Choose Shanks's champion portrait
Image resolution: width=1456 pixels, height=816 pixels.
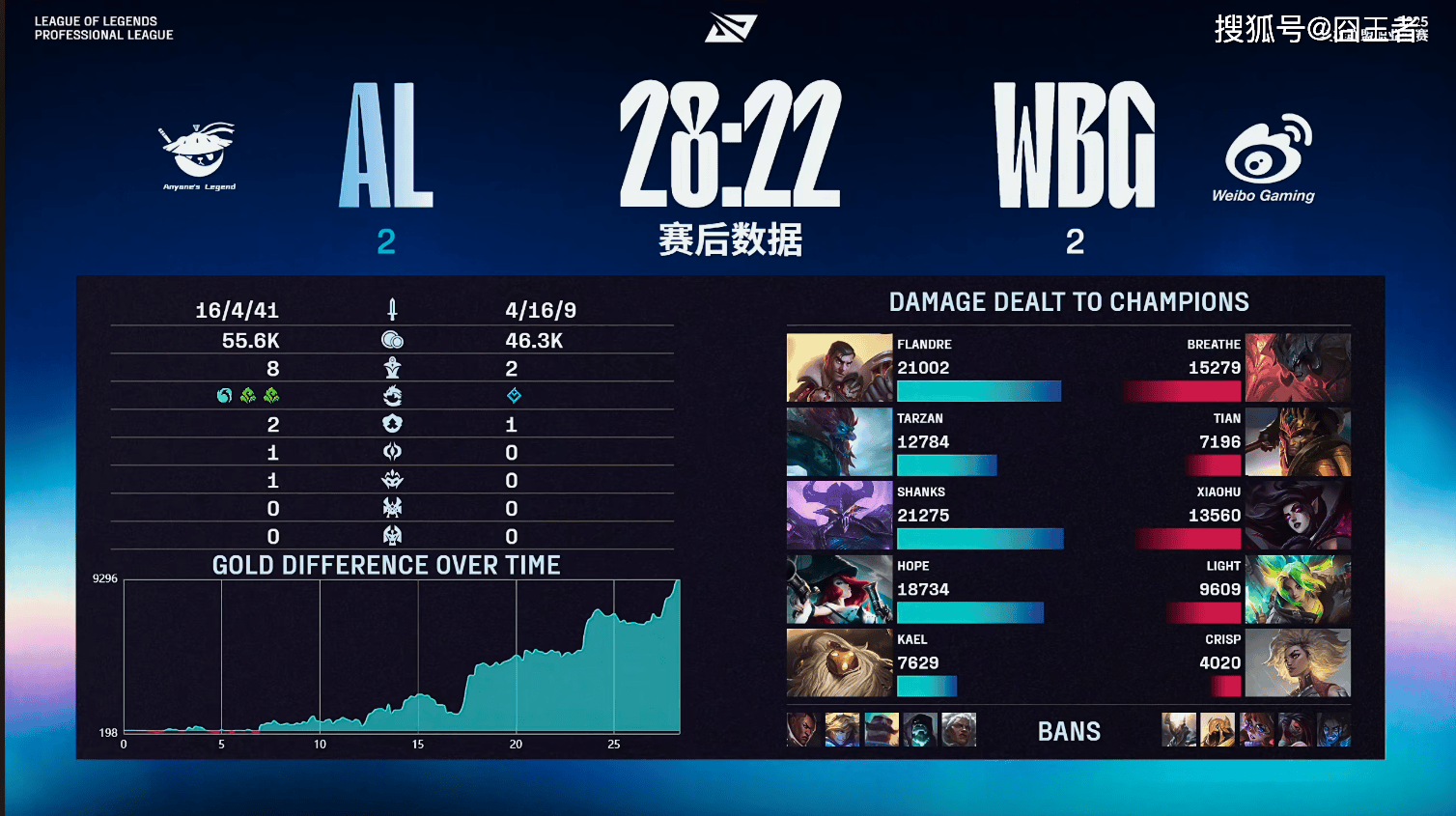coord(839,516)
